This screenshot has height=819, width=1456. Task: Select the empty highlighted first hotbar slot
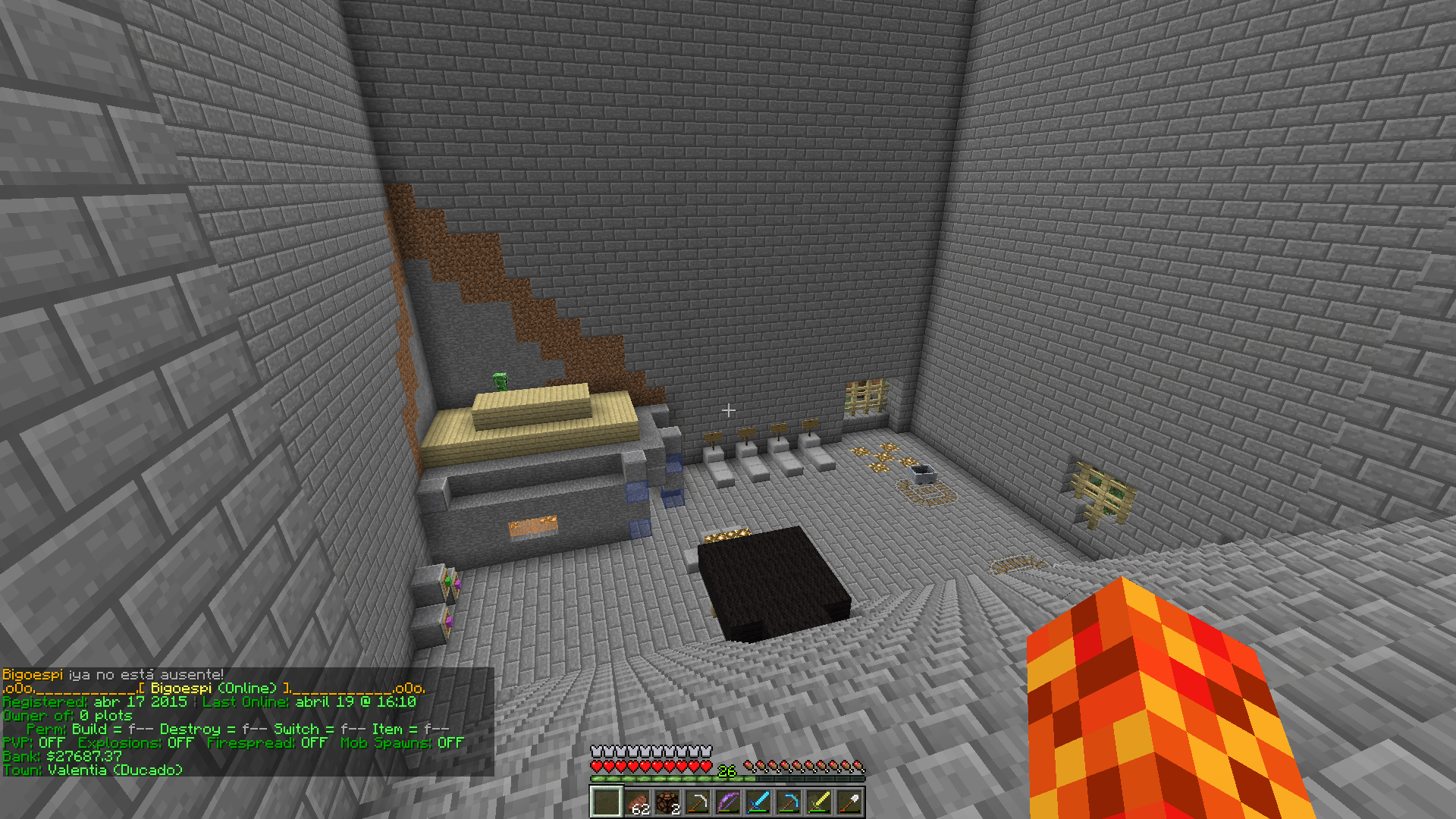tap(607, 802)
